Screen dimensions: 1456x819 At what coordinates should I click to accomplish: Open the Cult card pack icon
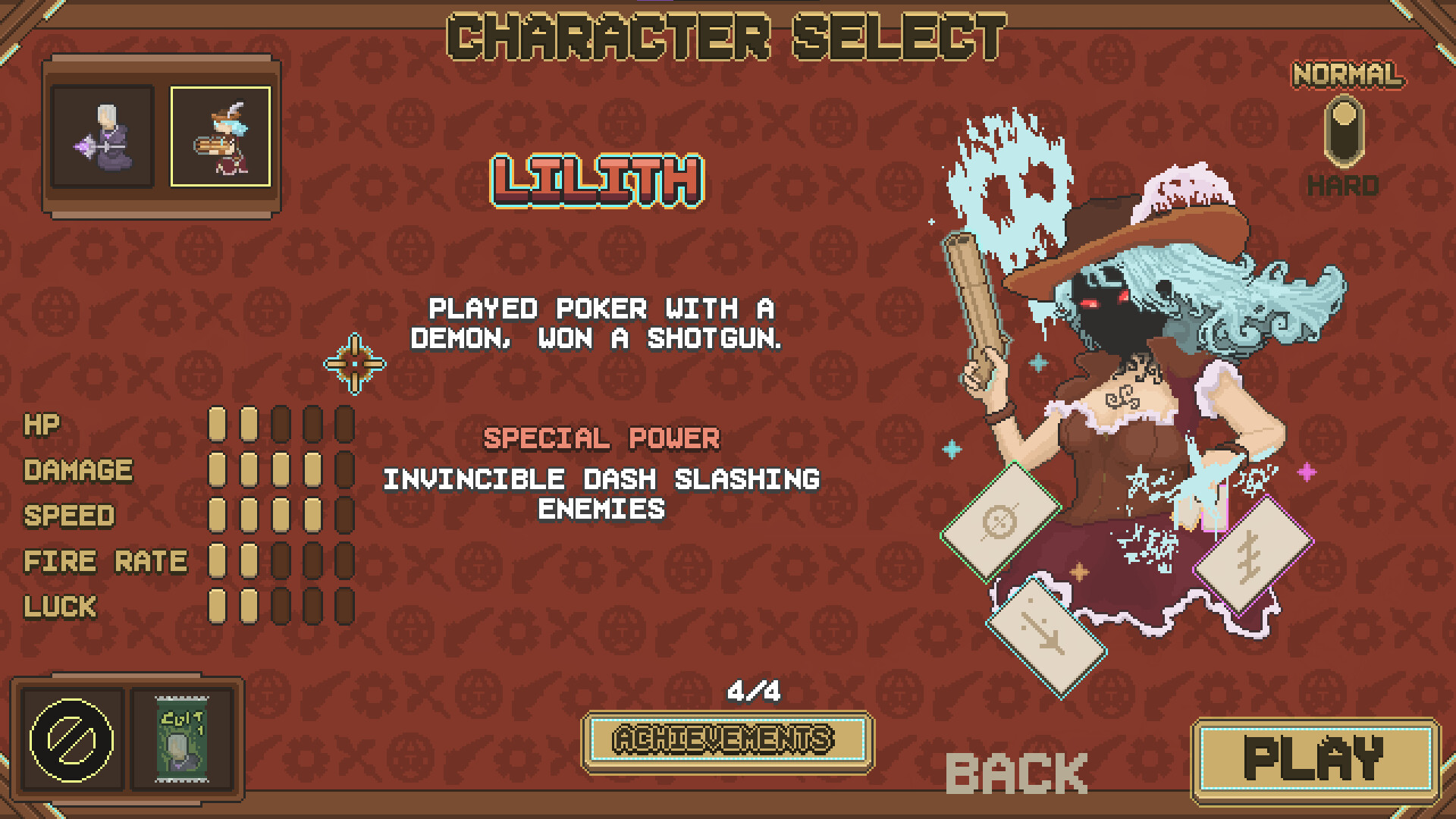(x=180, y=739)
